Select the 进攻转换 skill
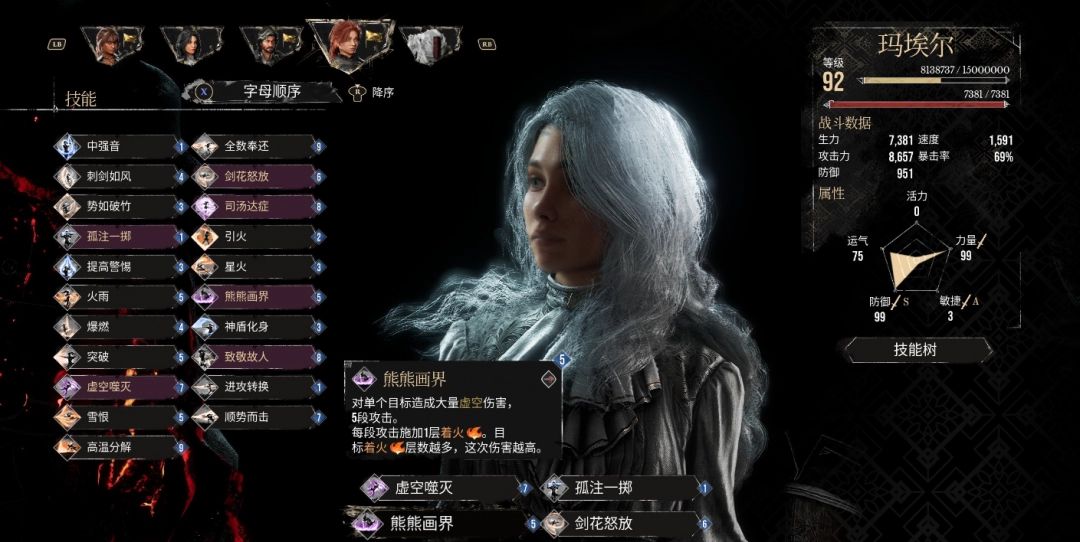 point(256,386)
